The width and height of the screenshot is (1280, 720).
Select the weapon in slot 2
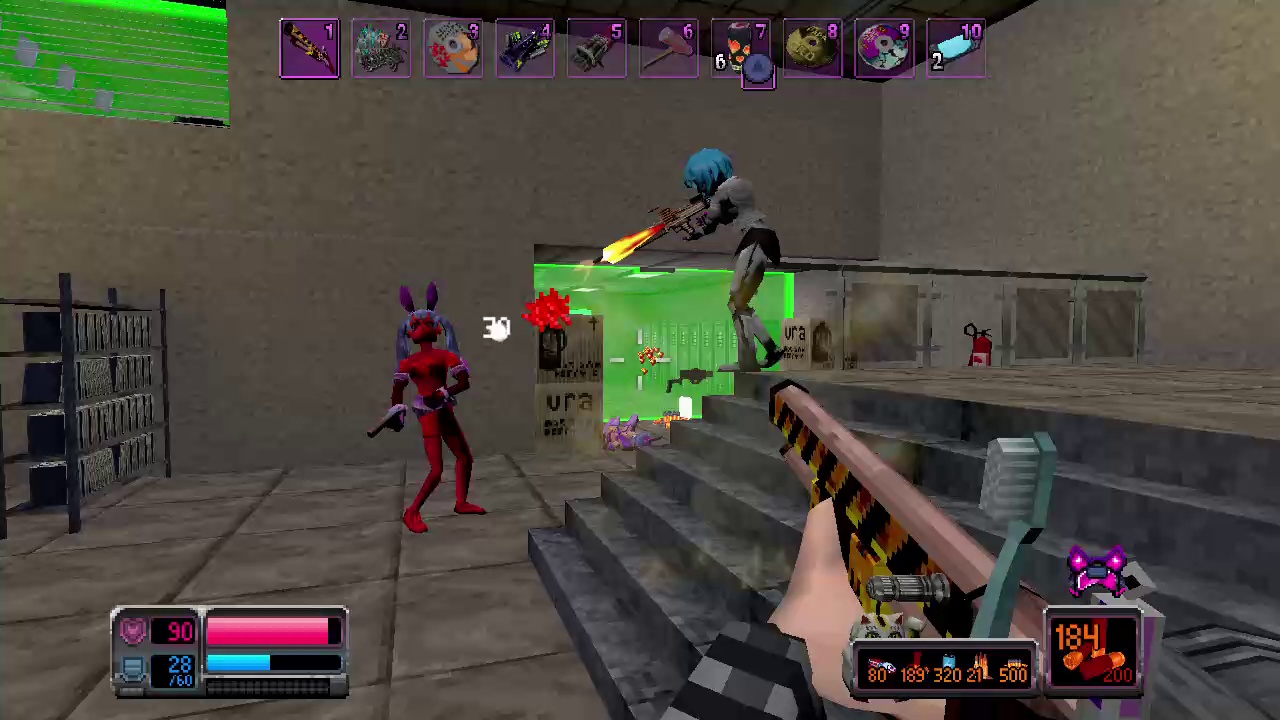point(382,47)
